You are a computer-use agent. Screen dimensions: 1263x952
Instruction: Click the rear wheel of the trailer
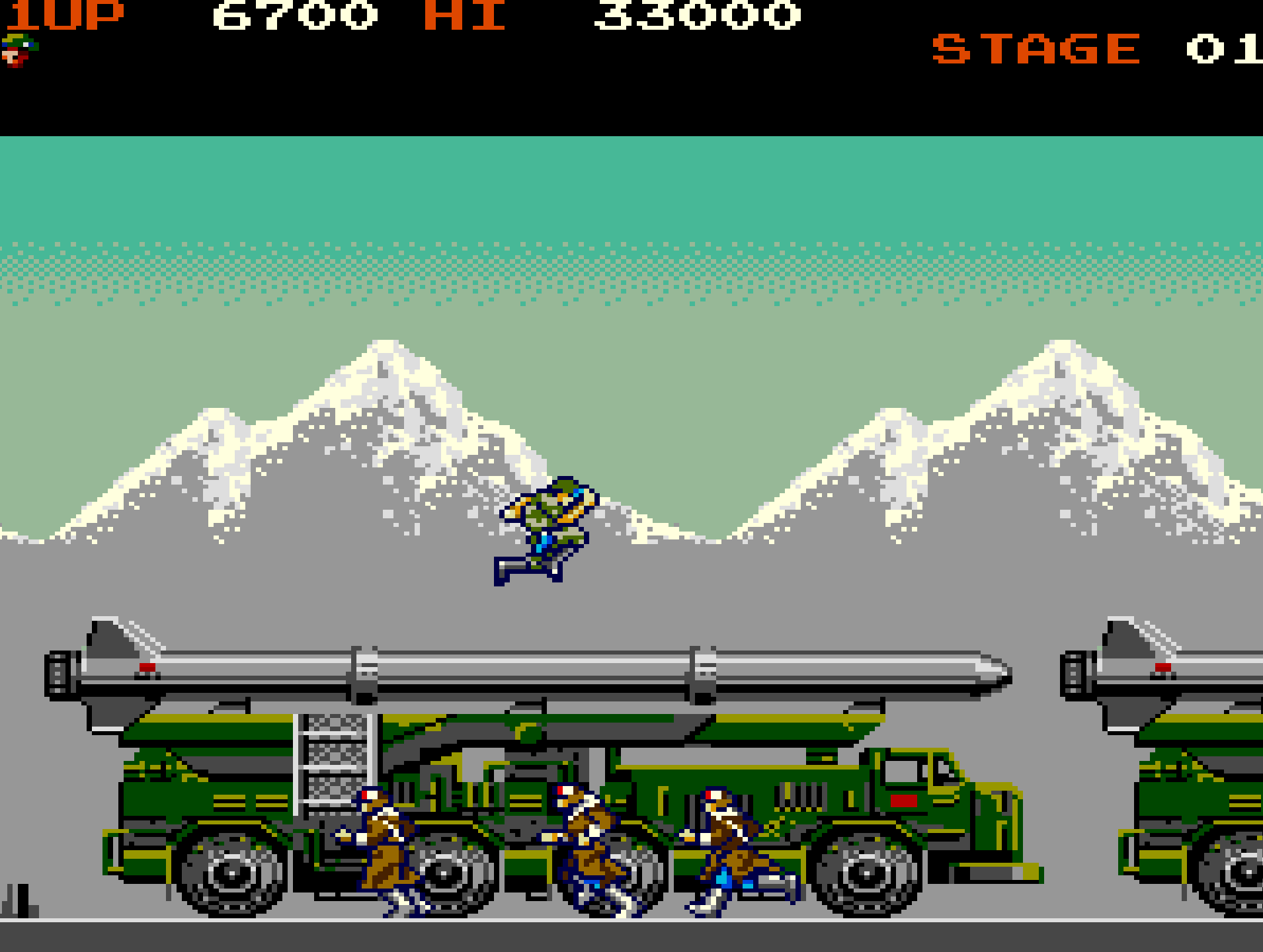coord(231,873)
